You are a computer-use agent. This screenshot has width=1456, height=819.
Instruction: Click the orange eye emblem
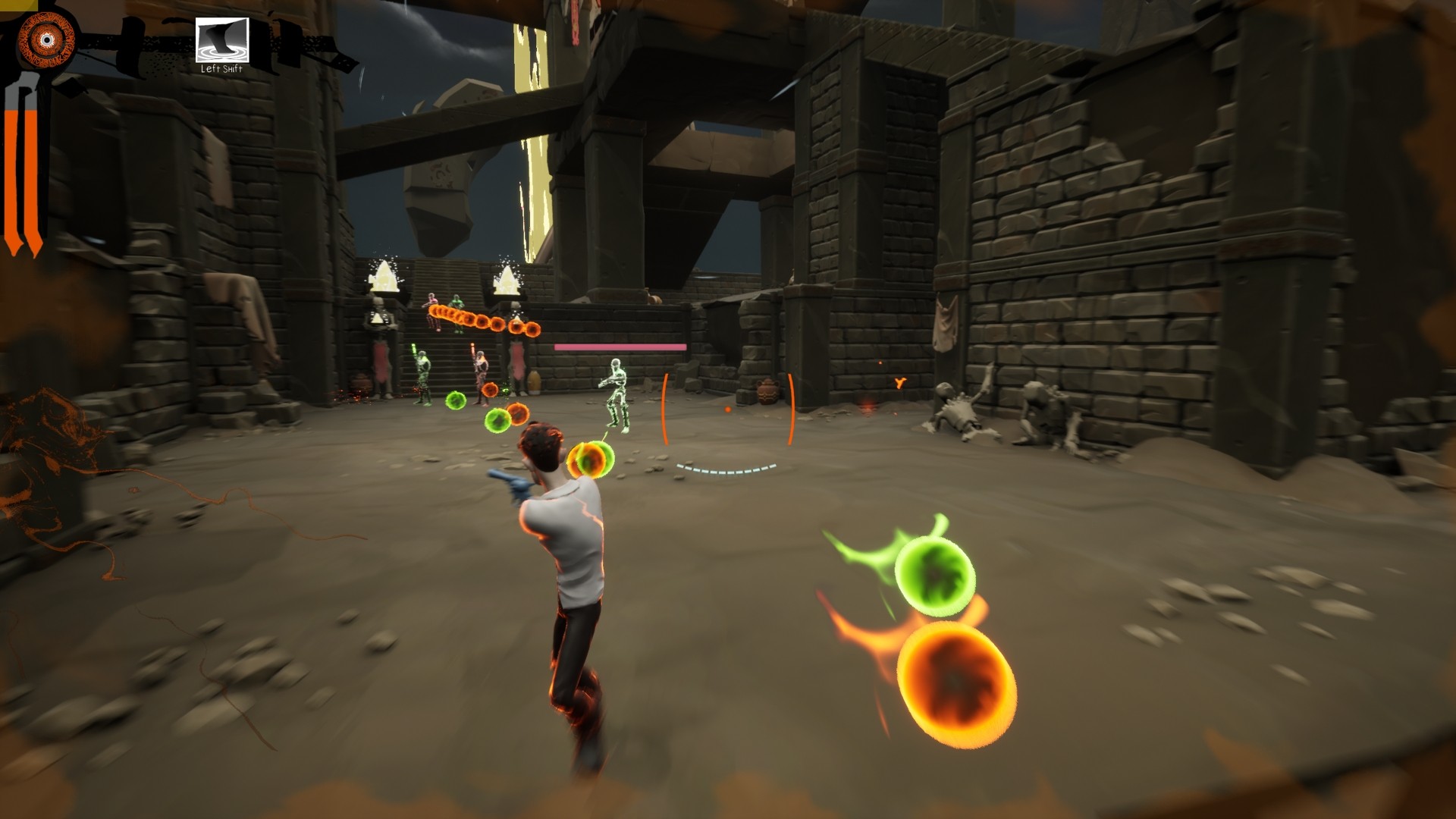(47, 39)
